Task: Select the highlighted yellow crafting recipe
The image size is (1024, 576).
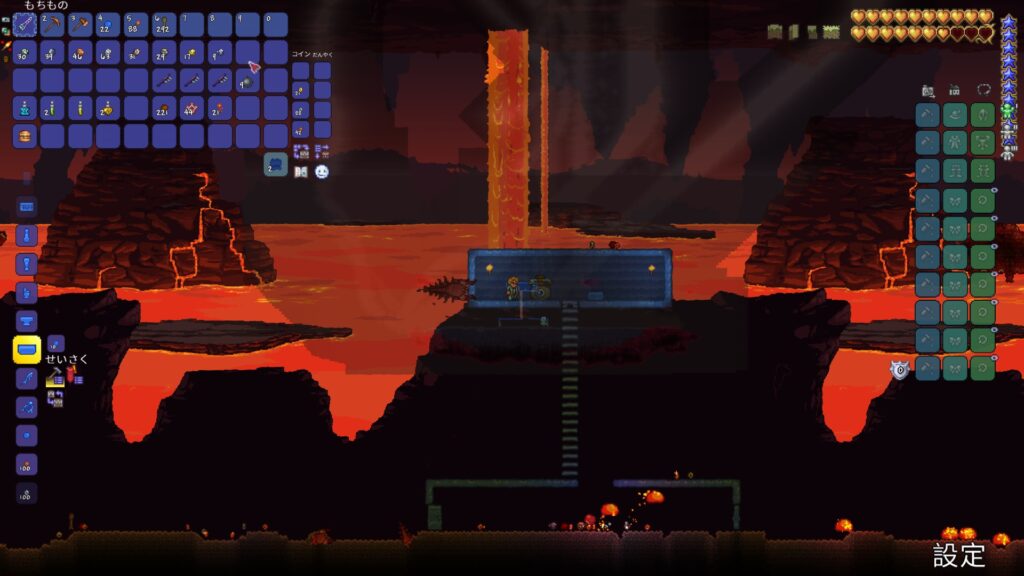Action: point(27,349)
